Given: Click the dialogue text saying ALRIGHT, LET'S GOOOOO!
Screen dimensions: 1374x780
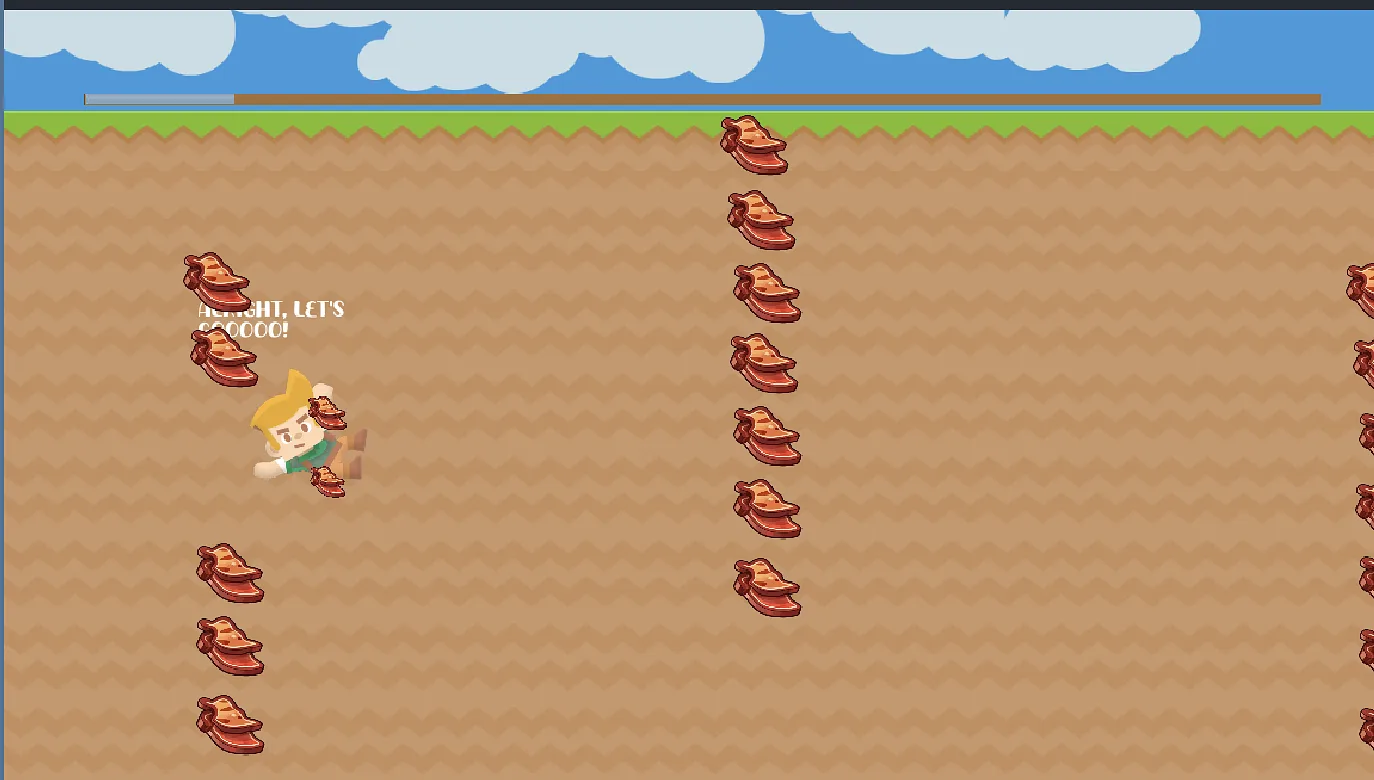Looking at the screenshot, I should pyautogui.click(x=268, y=317).
